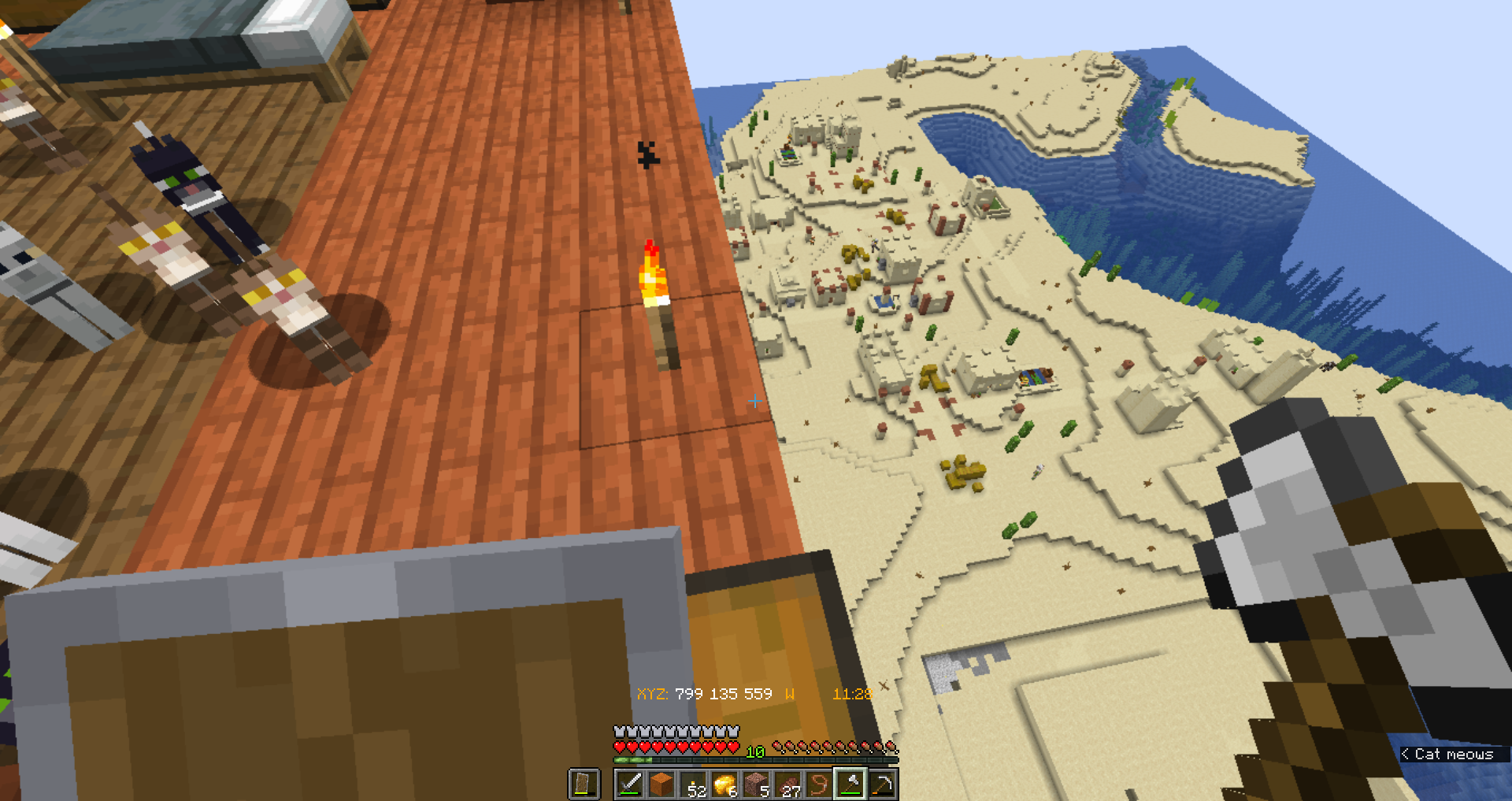Image resolution: width=1512 pixels, height=801 pixels.
Task: Click the XP level number 10
Action: (x=757, y=751)
